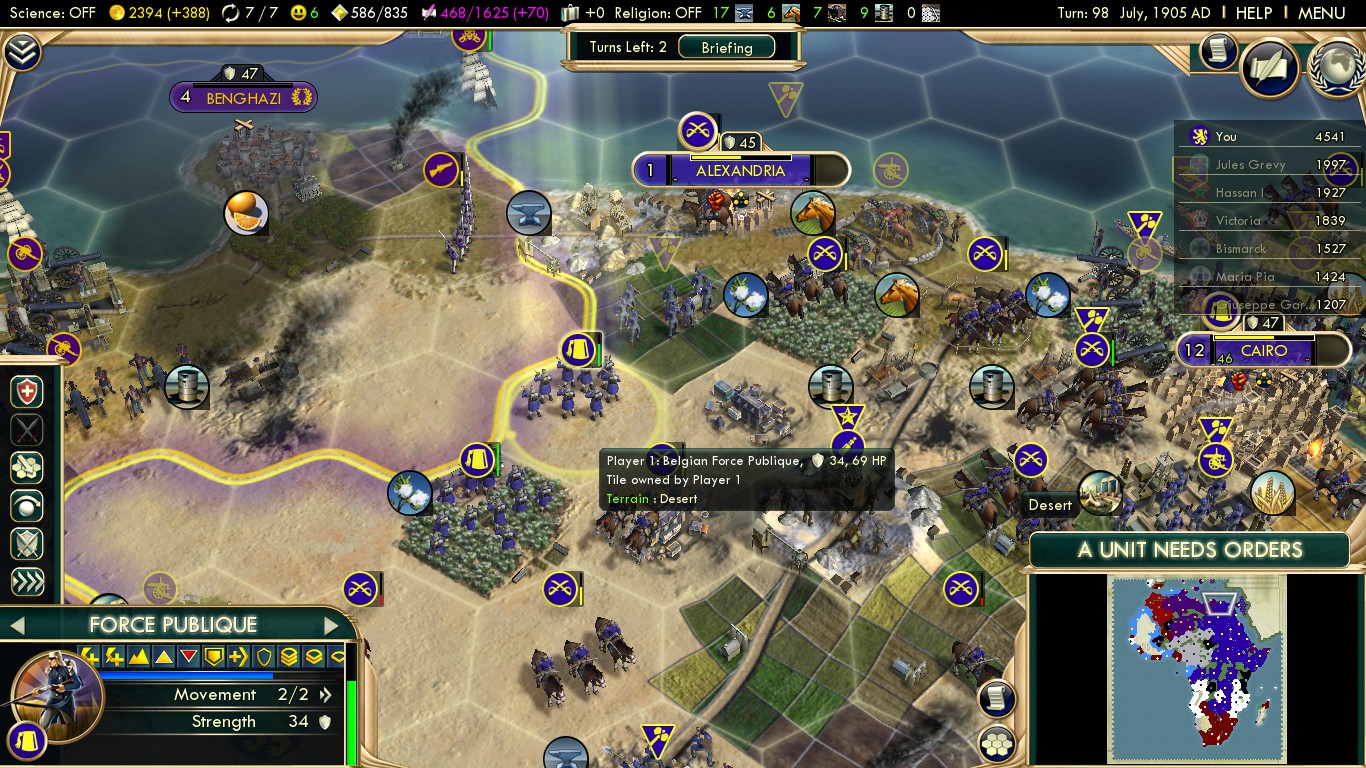The image size is (1366, 768).
Task: Activate the Alert shield-and-swords action
Action: pyautogui.click(x=27, y=543)
